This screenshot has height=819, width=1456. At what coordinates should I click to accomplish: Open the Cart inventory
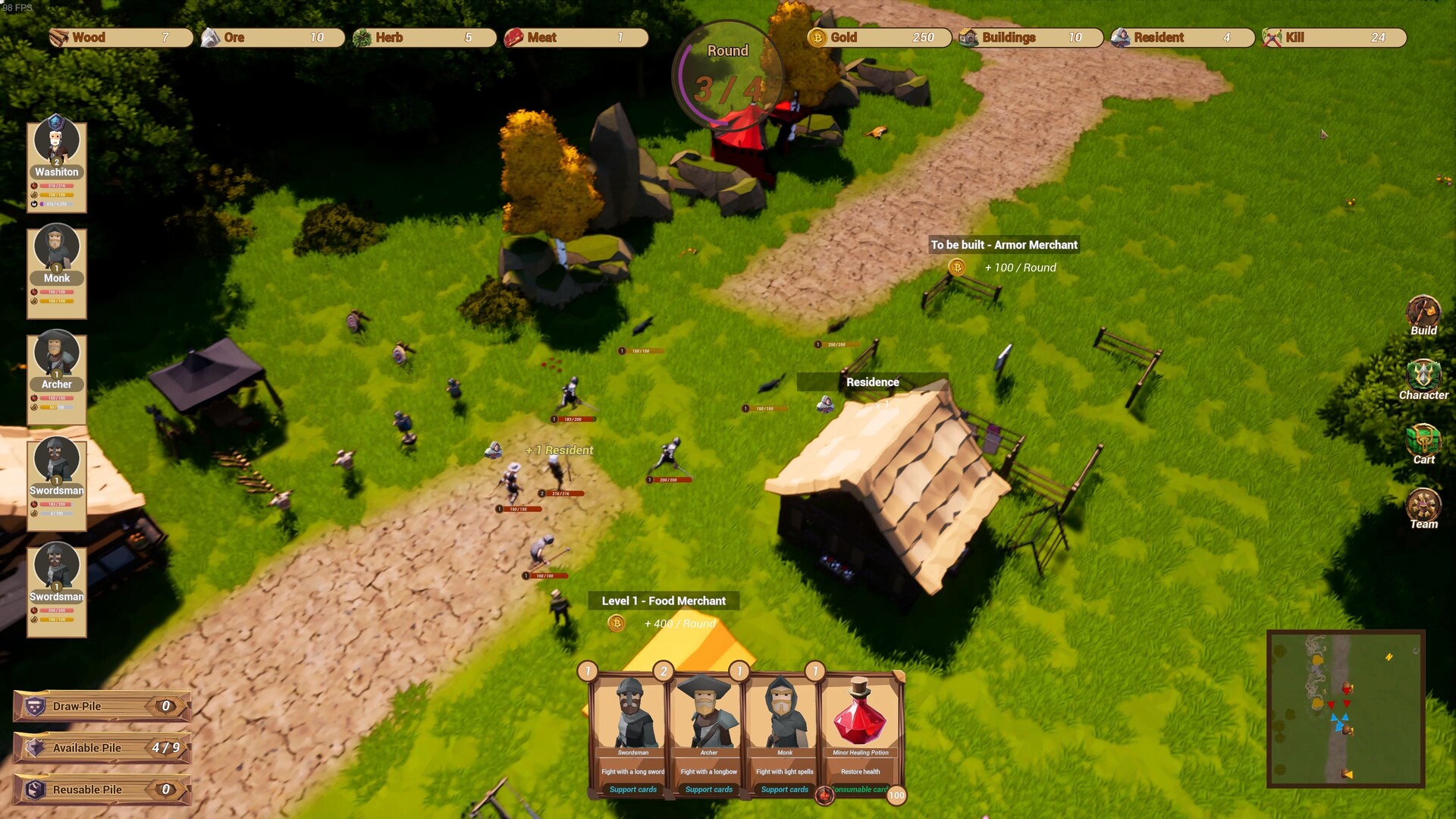(1423, 444)
